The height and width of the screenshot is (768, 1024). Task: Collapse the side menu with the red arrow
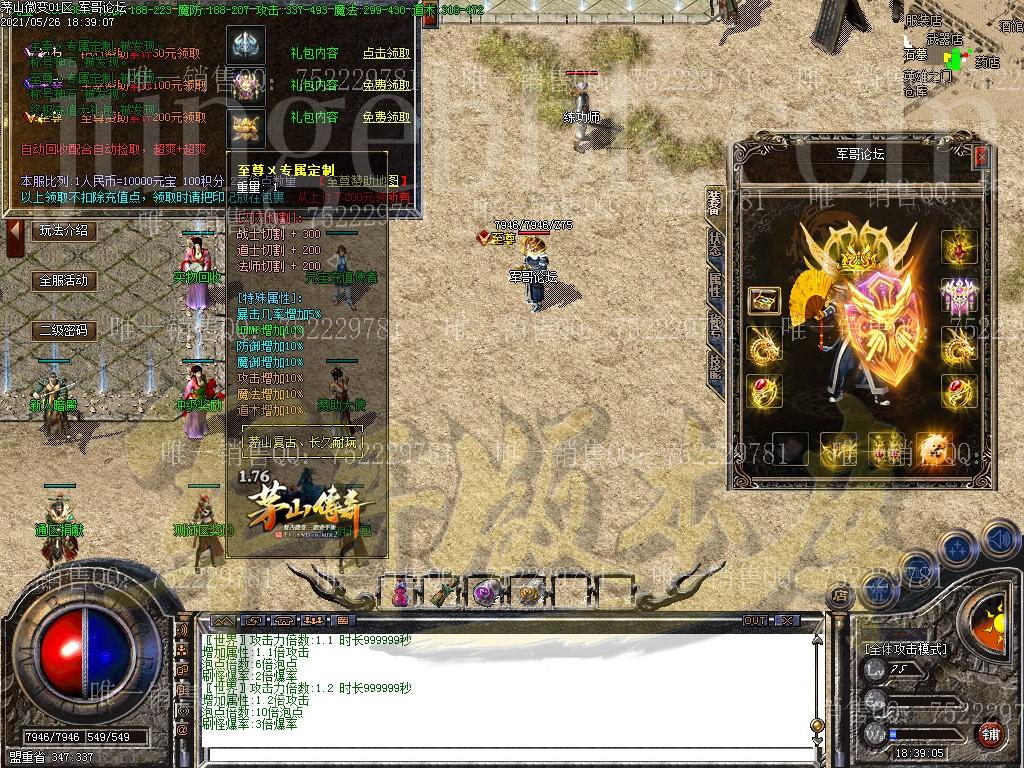click(15, 238)
